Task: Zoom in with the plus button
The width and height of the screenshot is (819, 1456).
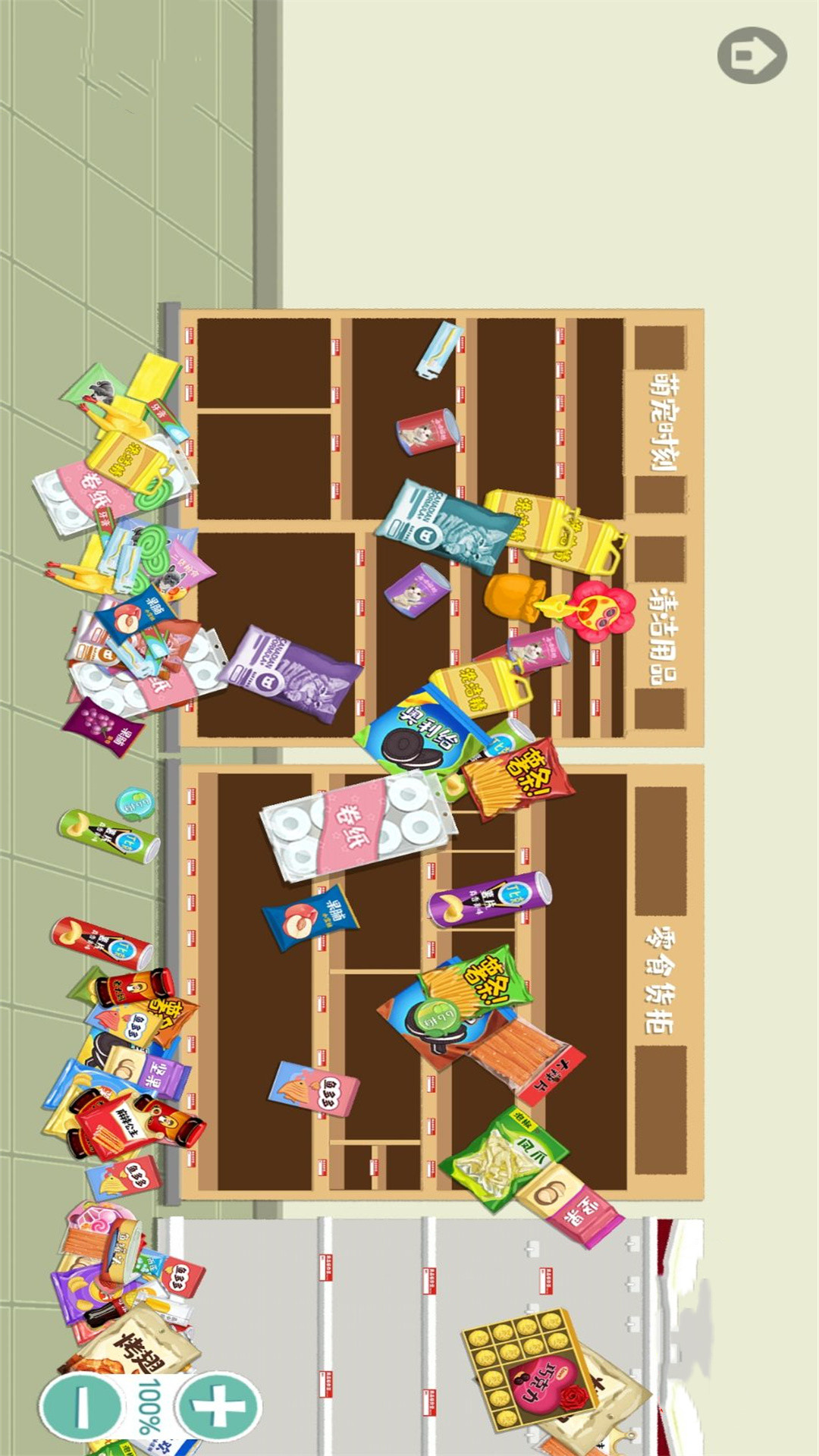Action: (219, 1405)
